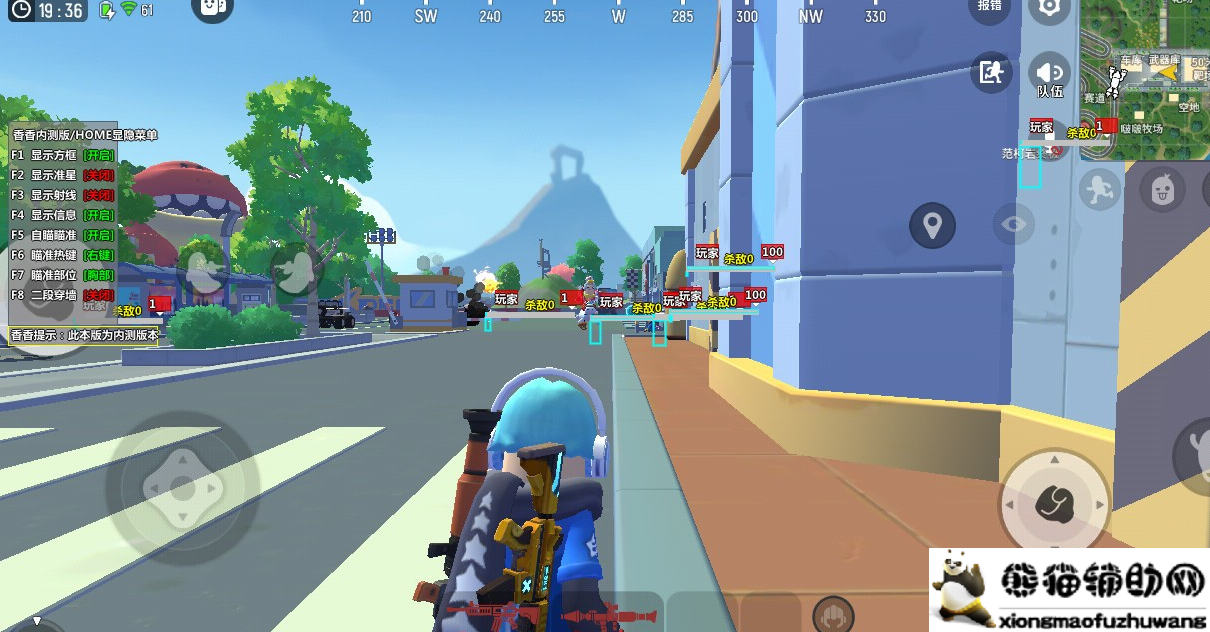Toggle the 队伍 team voice speaker
This screenshot has width=1210, height=632.
pos(1049,75)
